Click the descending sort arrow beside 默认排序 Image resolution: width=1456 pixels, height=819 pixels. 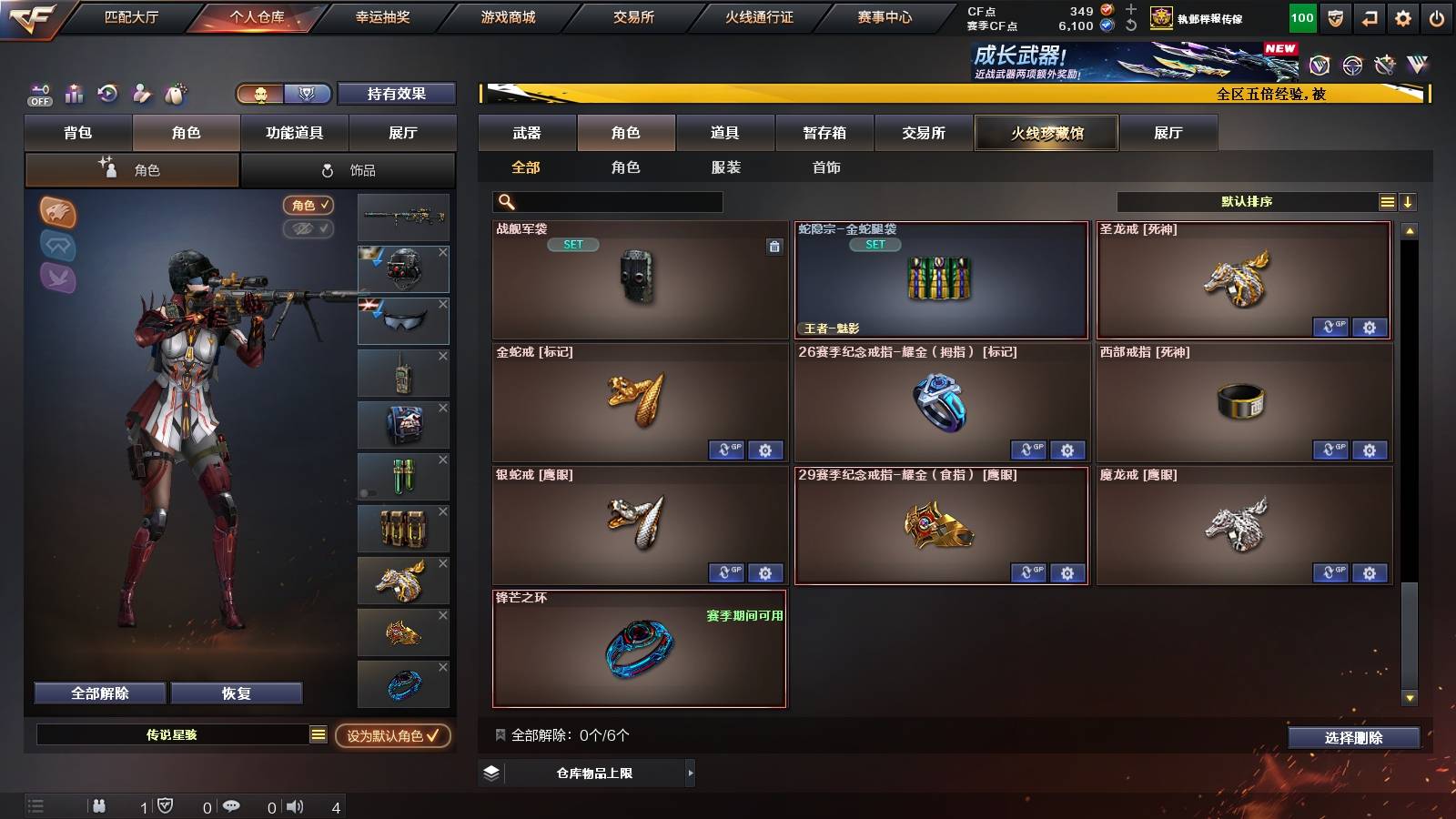(x=1408, y=201)
